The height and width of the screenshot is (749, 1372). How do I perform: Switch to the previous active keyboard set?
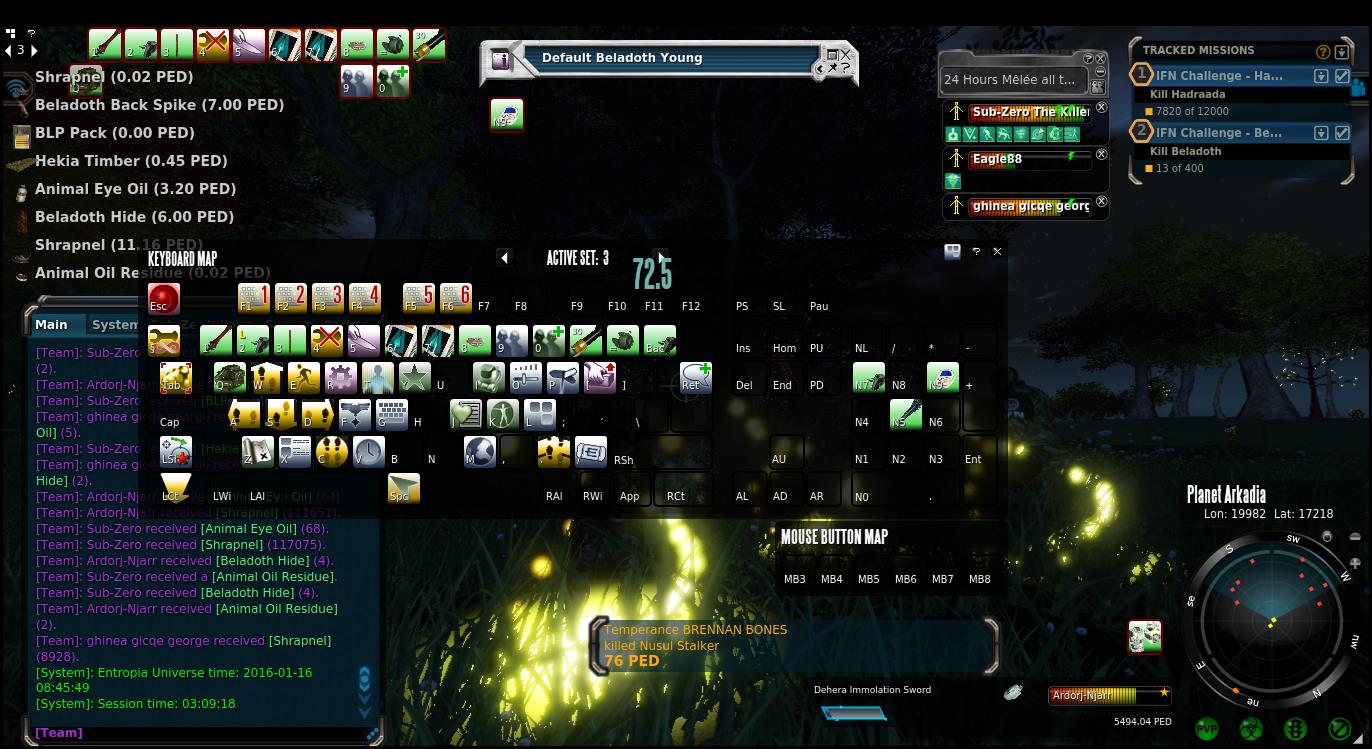point(505,258)
